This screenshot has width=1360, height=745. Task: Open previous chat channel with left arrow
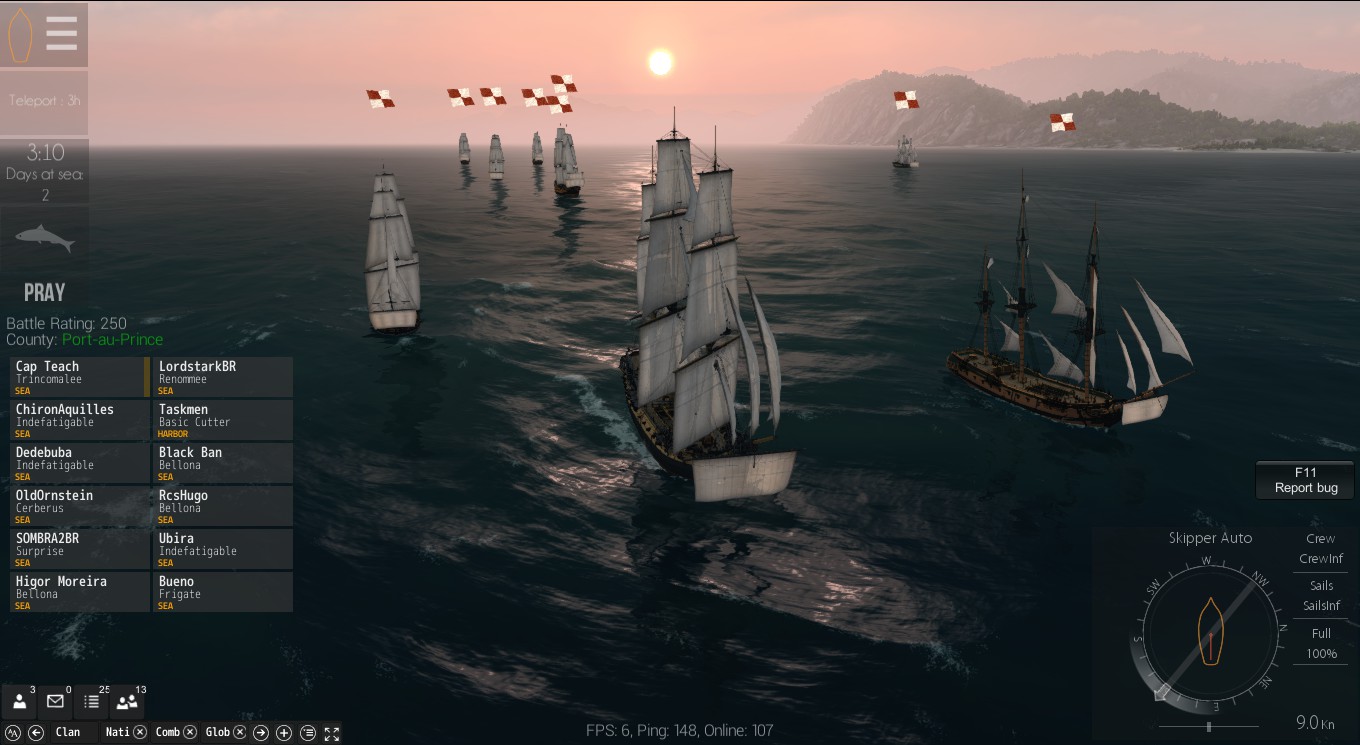click(35, 733)
